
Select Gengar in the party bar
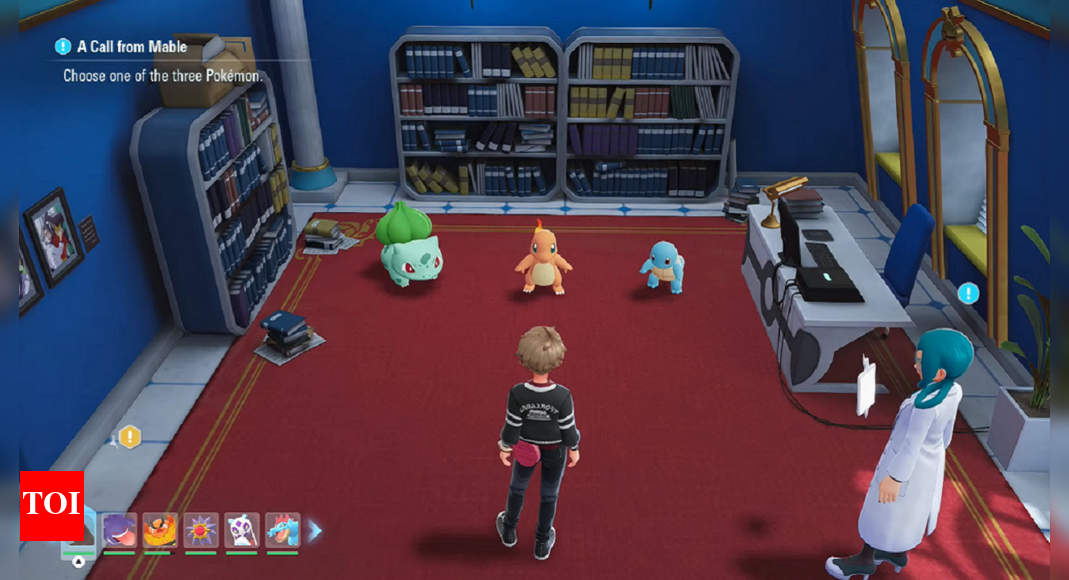[119, 529]
